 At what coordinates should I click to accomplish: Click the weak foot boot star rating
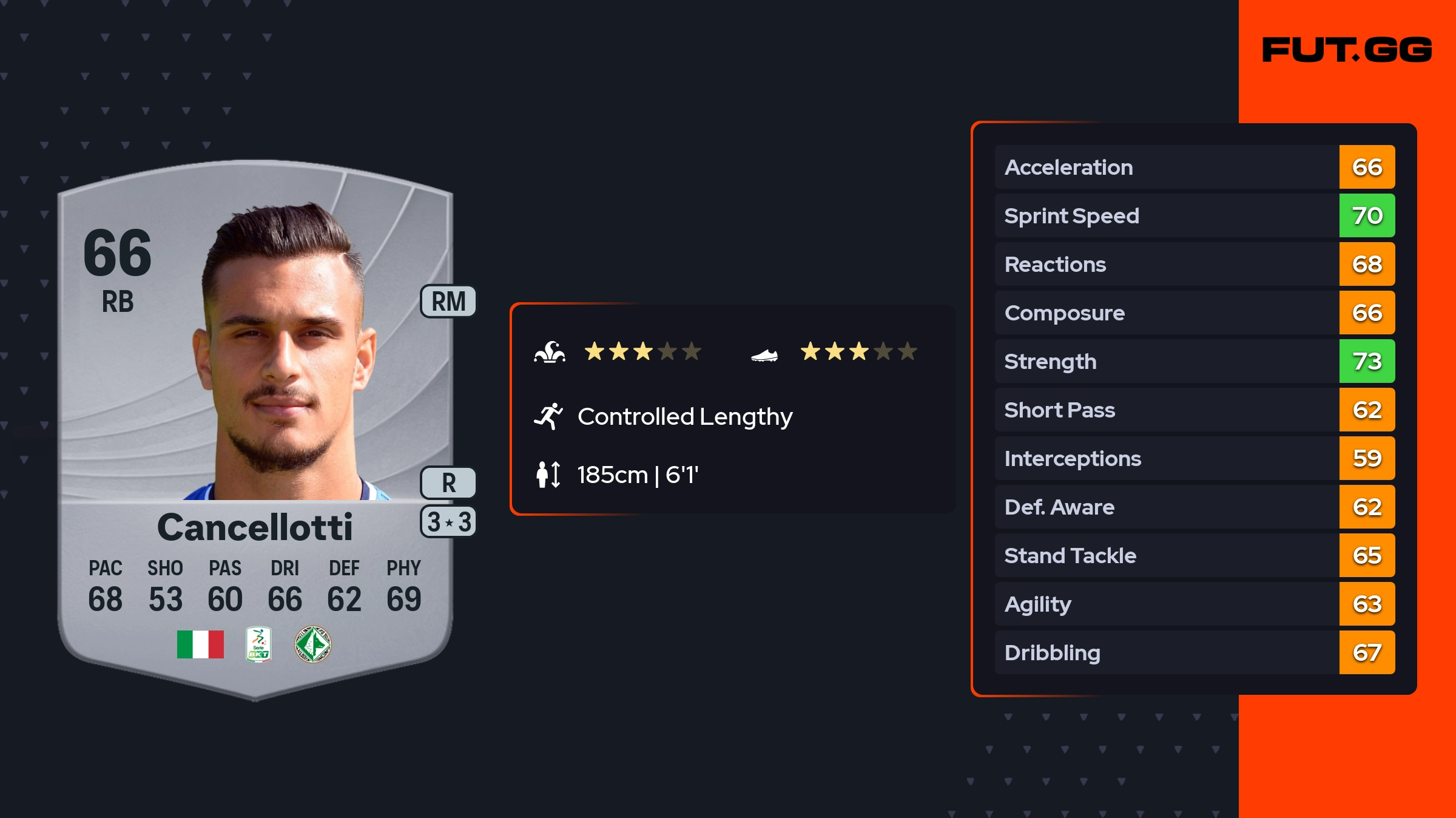pyautogui.click(x=858, y=351)
